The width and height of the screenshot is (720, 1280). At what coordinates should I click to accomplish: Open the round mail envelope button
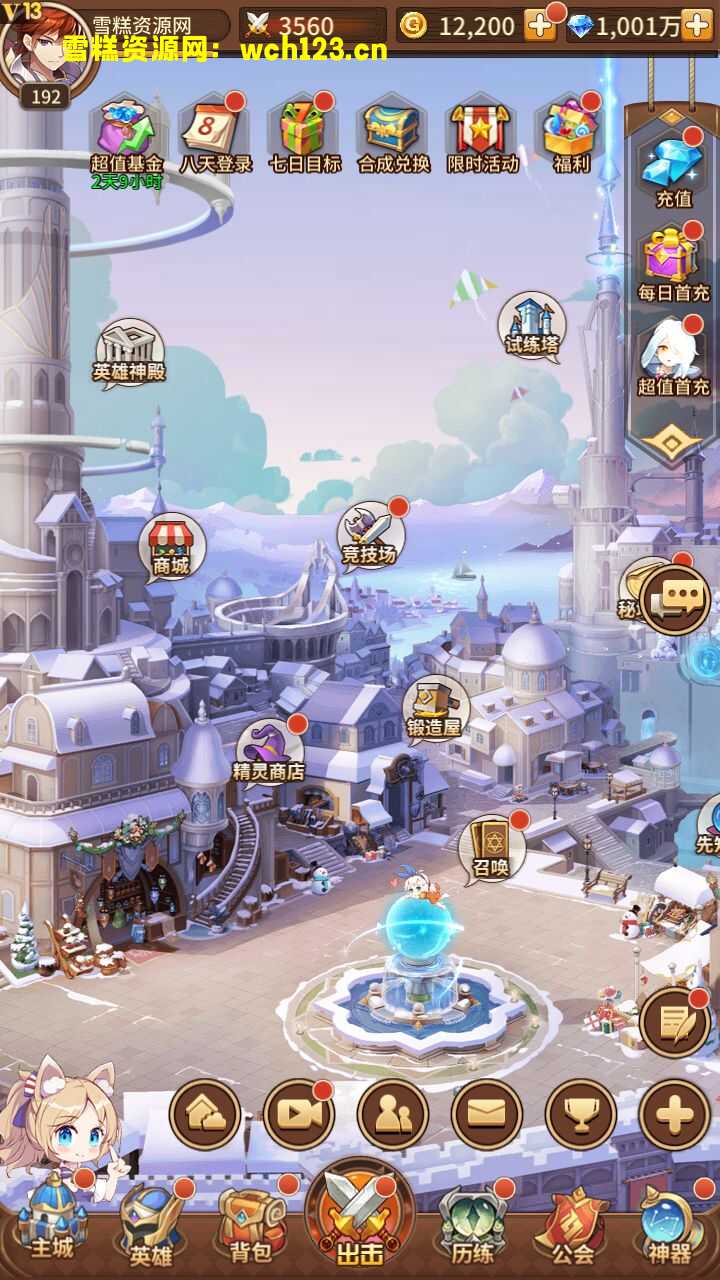[x=487, y=1115]
